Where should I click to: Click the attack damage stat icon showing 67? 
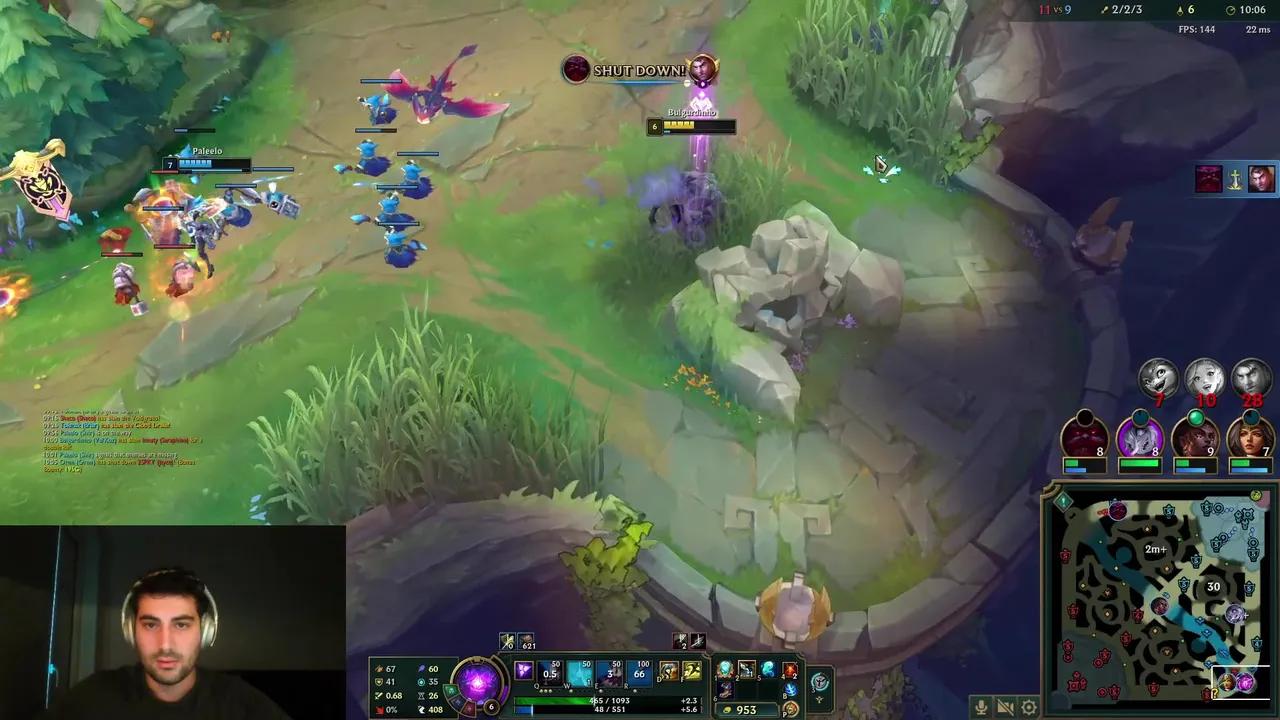point(380,668)
